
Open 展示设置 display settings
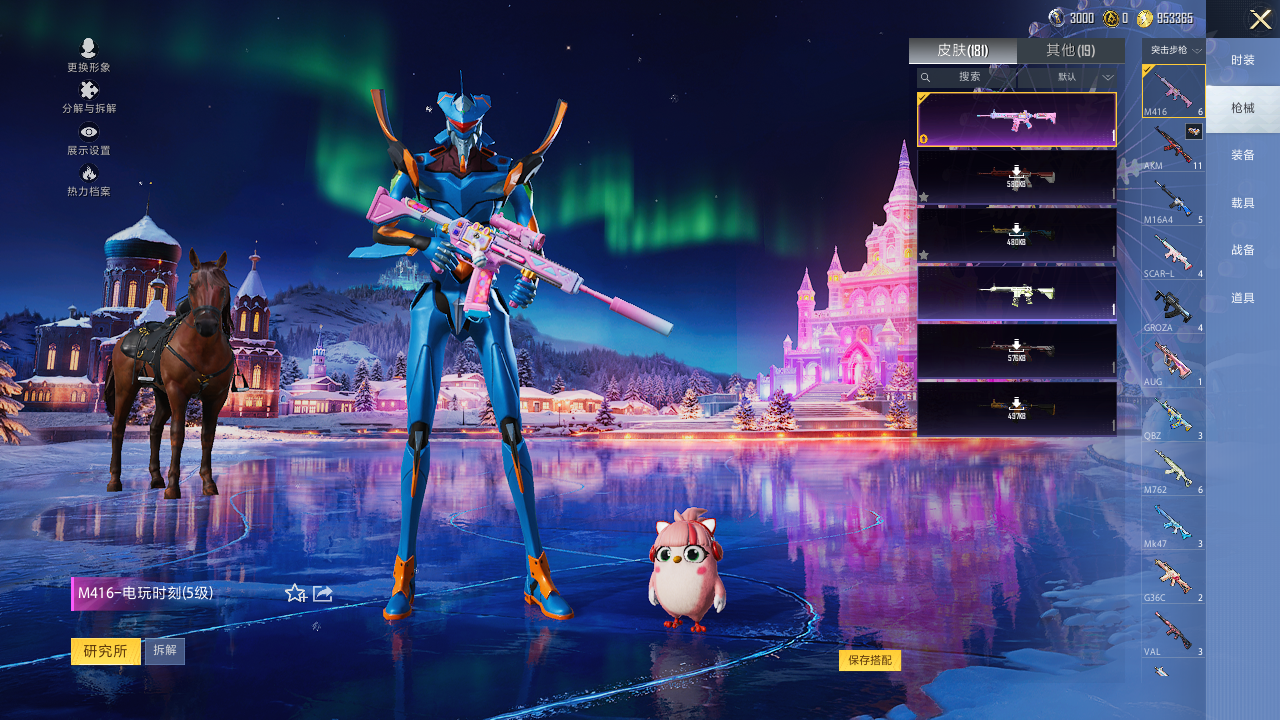pos(89,139)
